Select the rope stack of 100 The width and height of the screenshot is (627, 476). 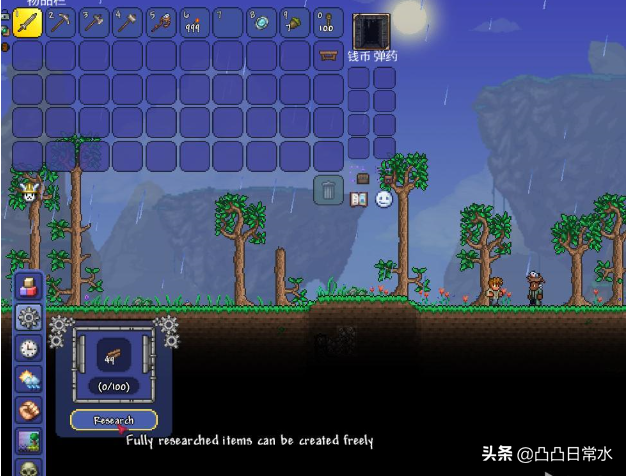coord(328,22)
